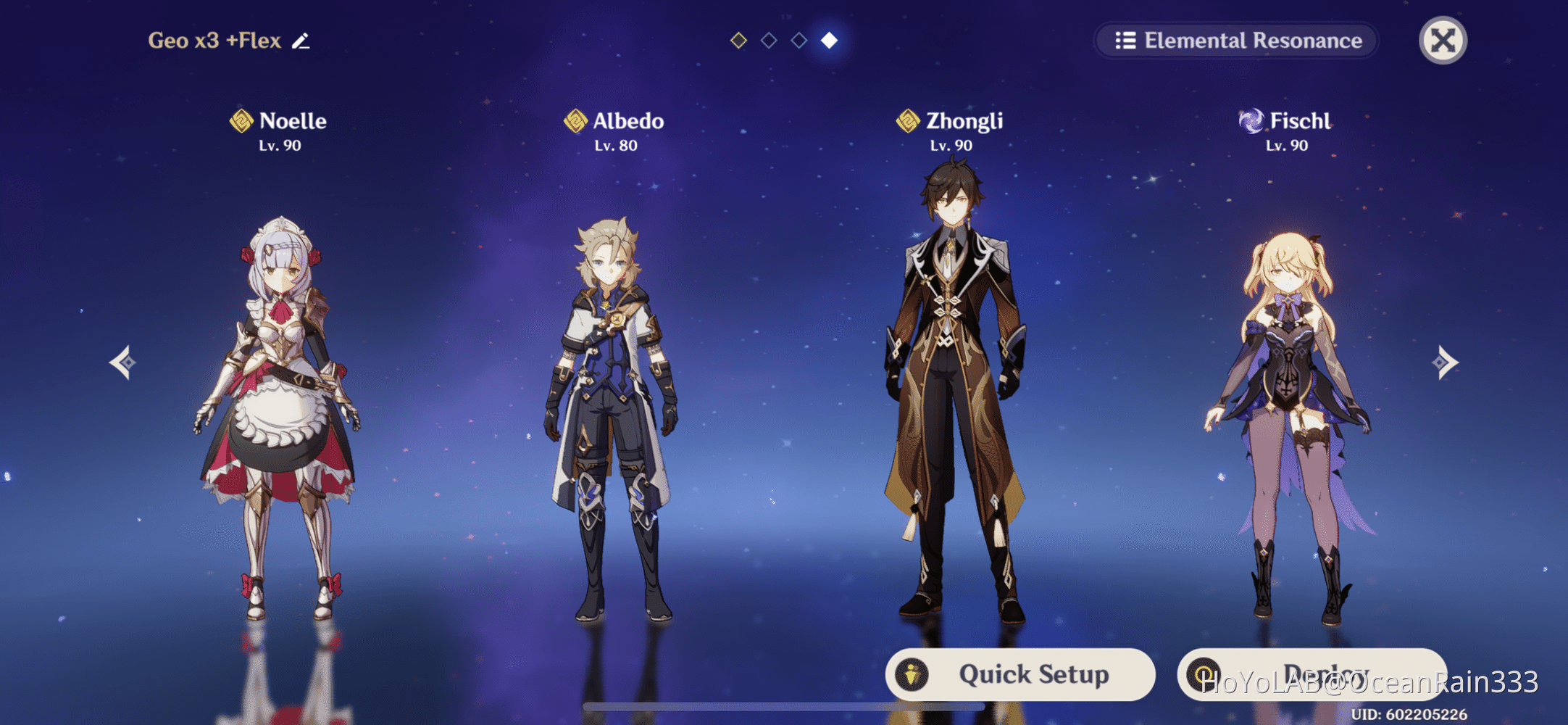Select the fourth party page diamond indicator
This screenshot has width=1568, height=725.
tap(829, 40)
